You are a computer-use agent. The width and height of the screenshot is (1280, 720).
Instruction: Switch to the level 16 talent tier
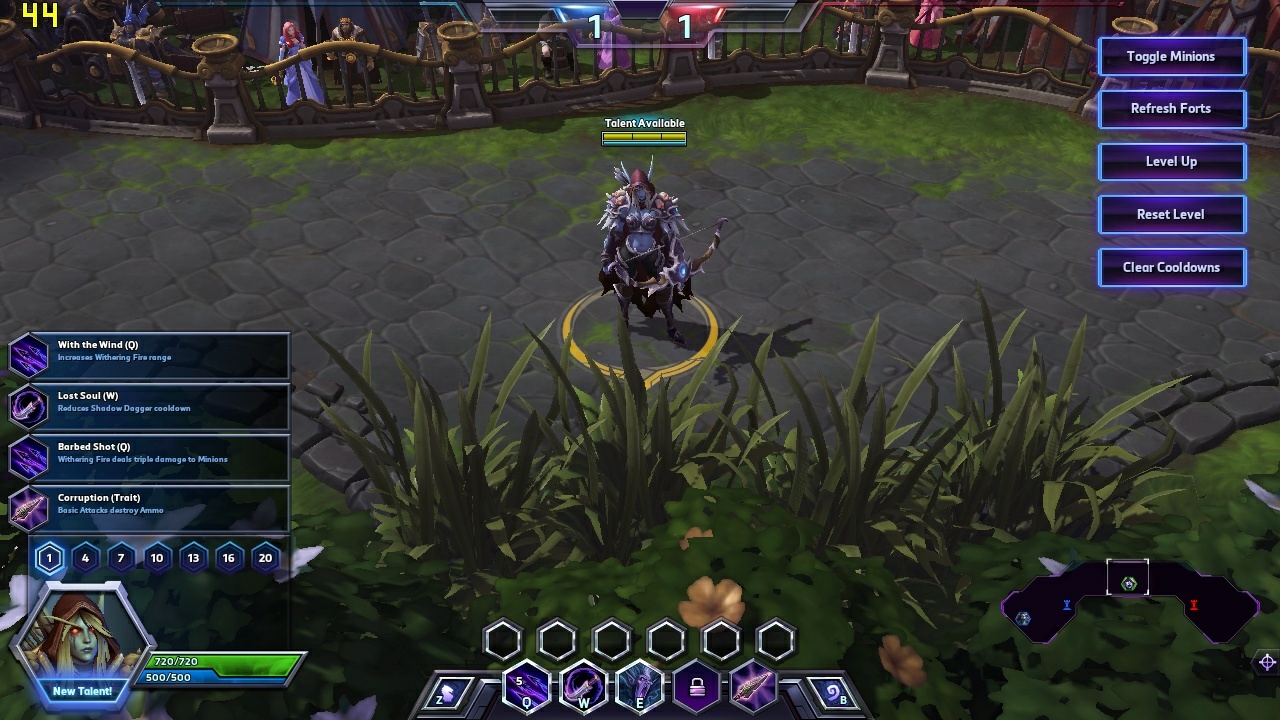click(x=229, y=558)
